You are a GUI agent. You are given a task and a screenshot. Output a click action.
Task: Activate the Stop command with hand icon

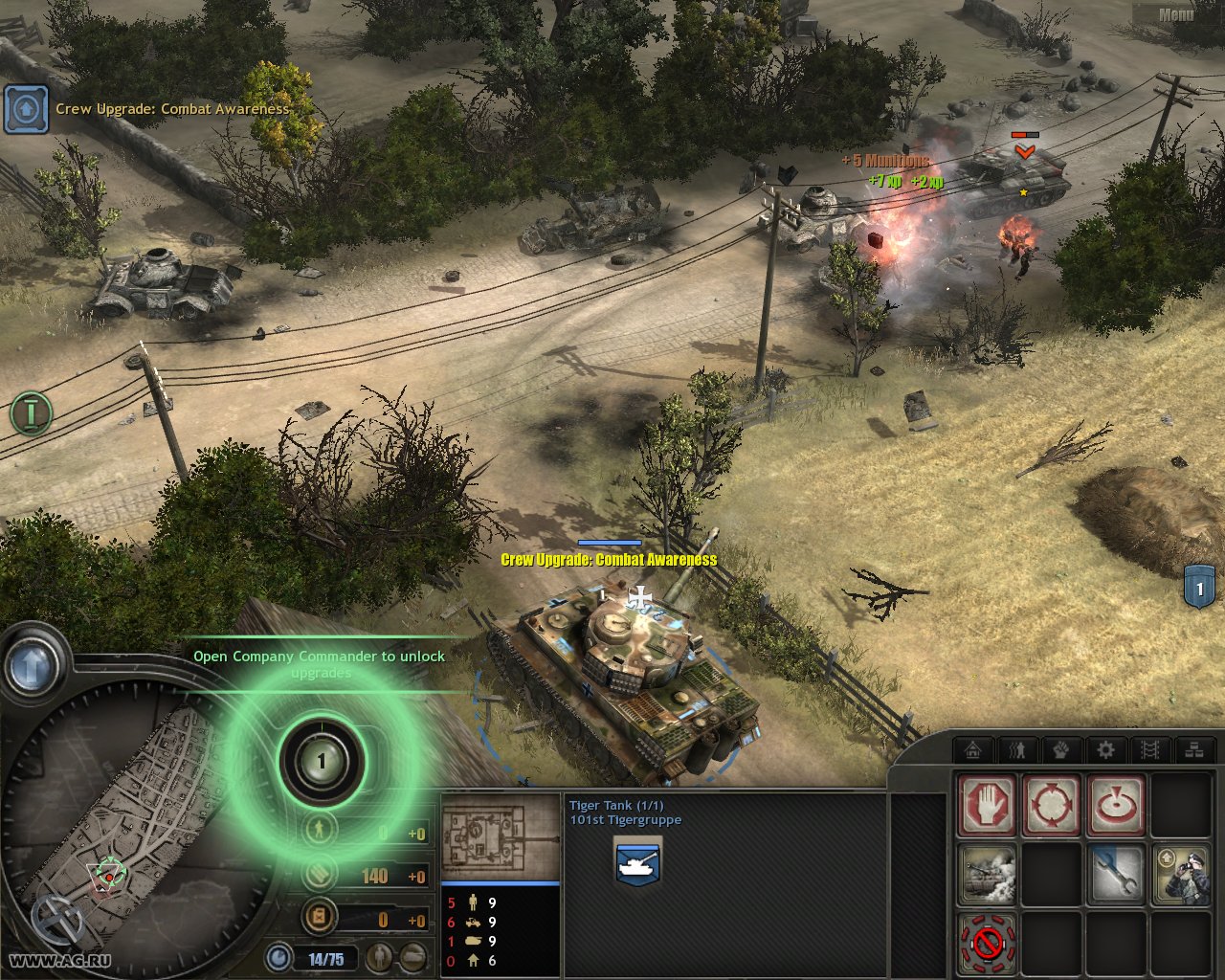pyautogui.click(x=987, y=805)
